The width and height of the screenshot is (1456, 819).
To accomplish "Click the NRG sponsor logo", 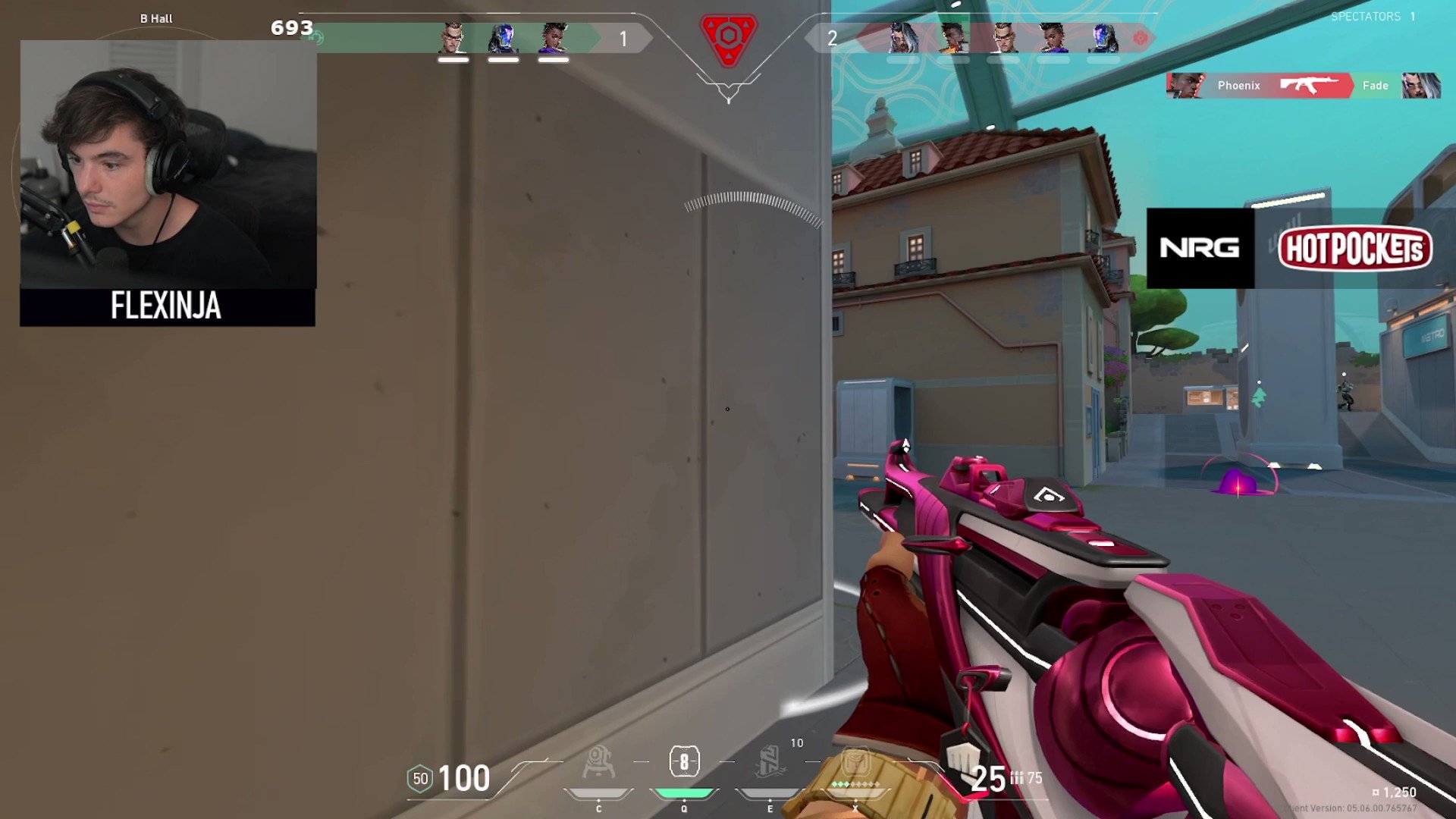I will pyautogui.click(x=1200, y=248).
